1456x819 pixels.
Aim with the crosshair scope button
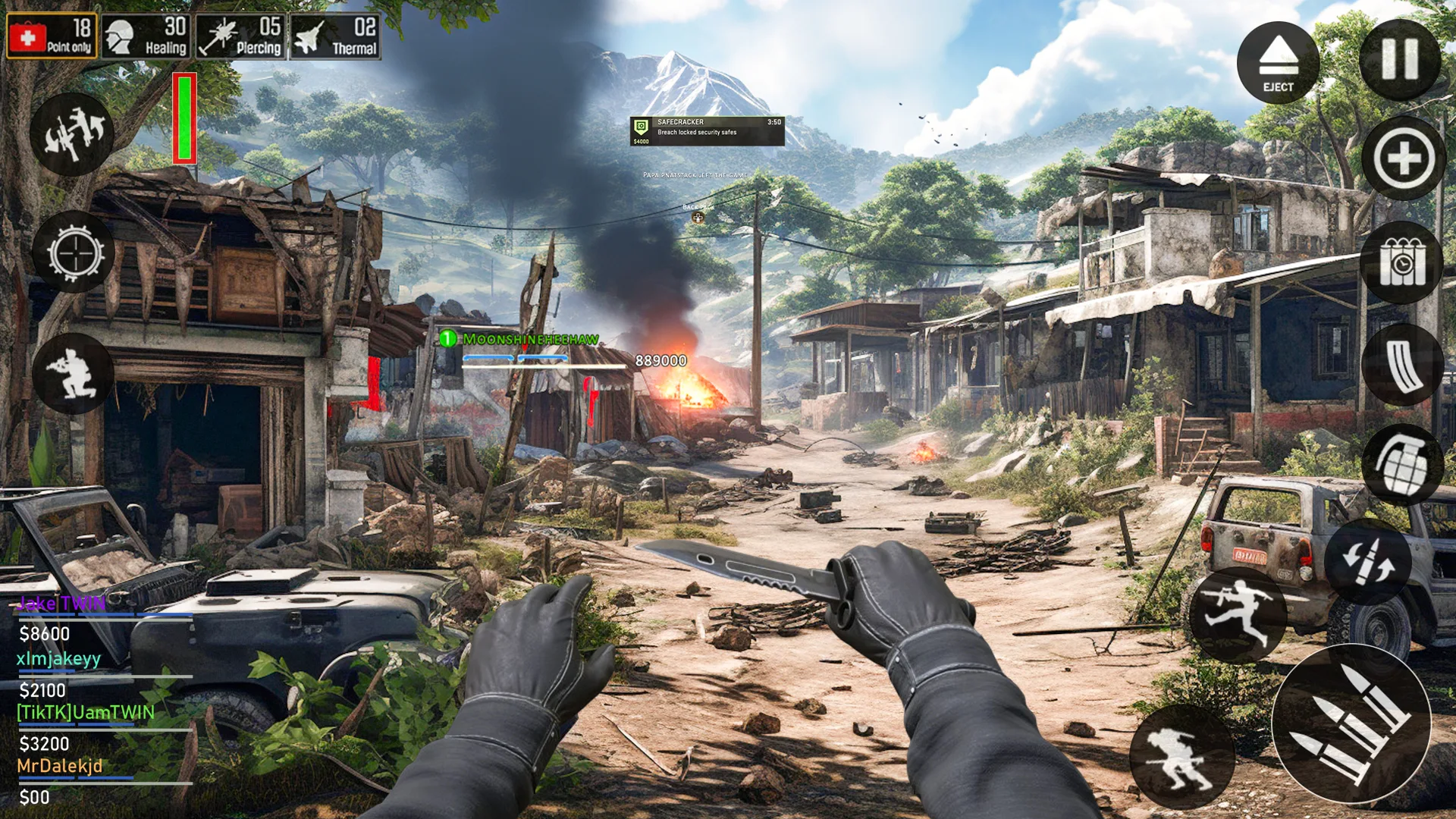tap(74, 253)
